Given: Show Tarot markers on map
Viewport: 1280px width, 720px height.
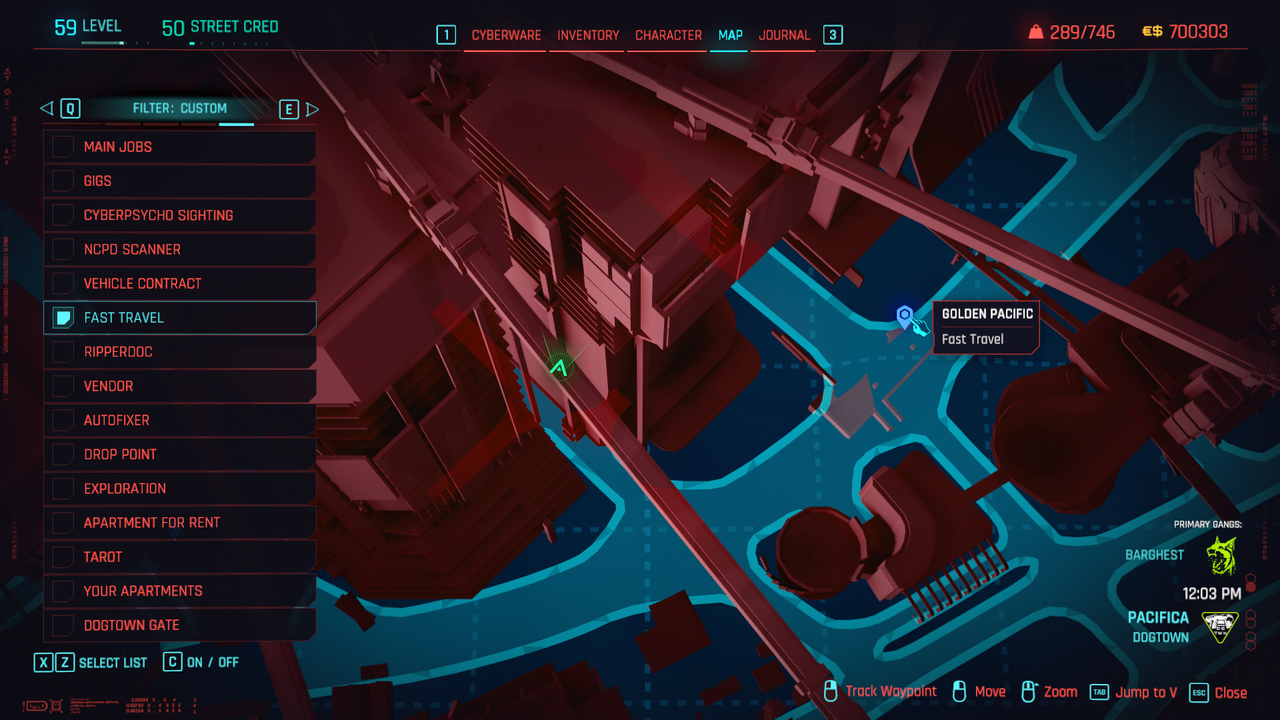Looking at the screenshot, I should point(64,556).
